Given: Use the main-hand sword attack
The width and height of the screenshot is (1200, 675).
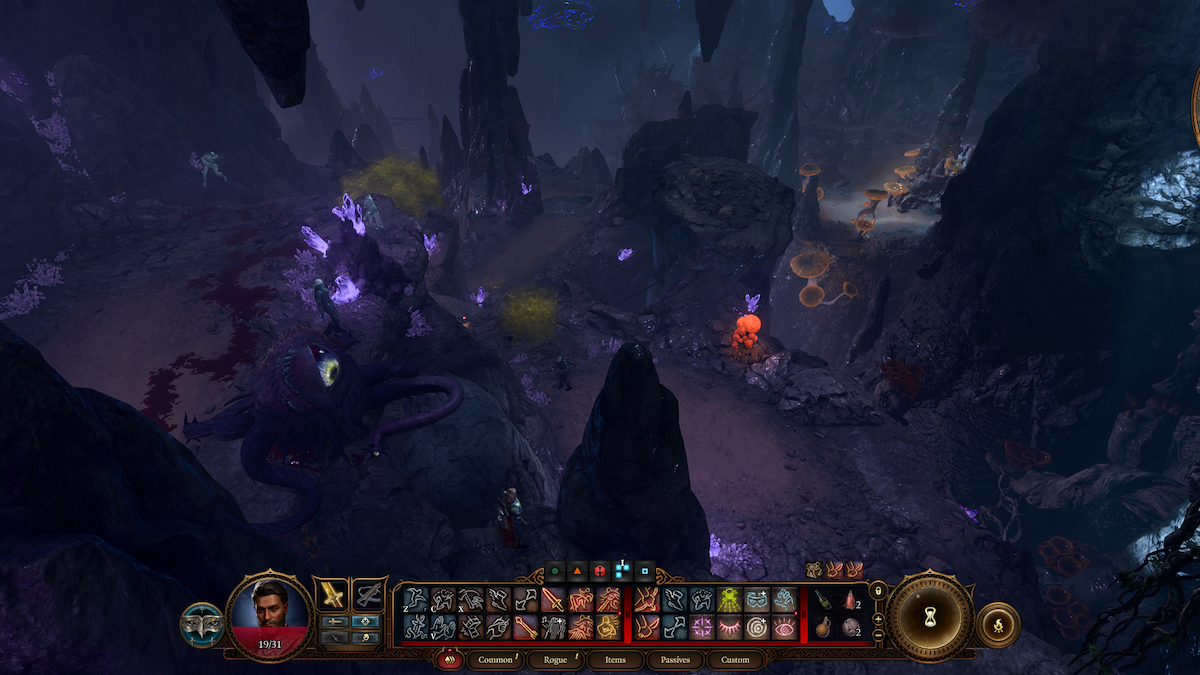Looking at the screenshot, I should click(553, 600).
